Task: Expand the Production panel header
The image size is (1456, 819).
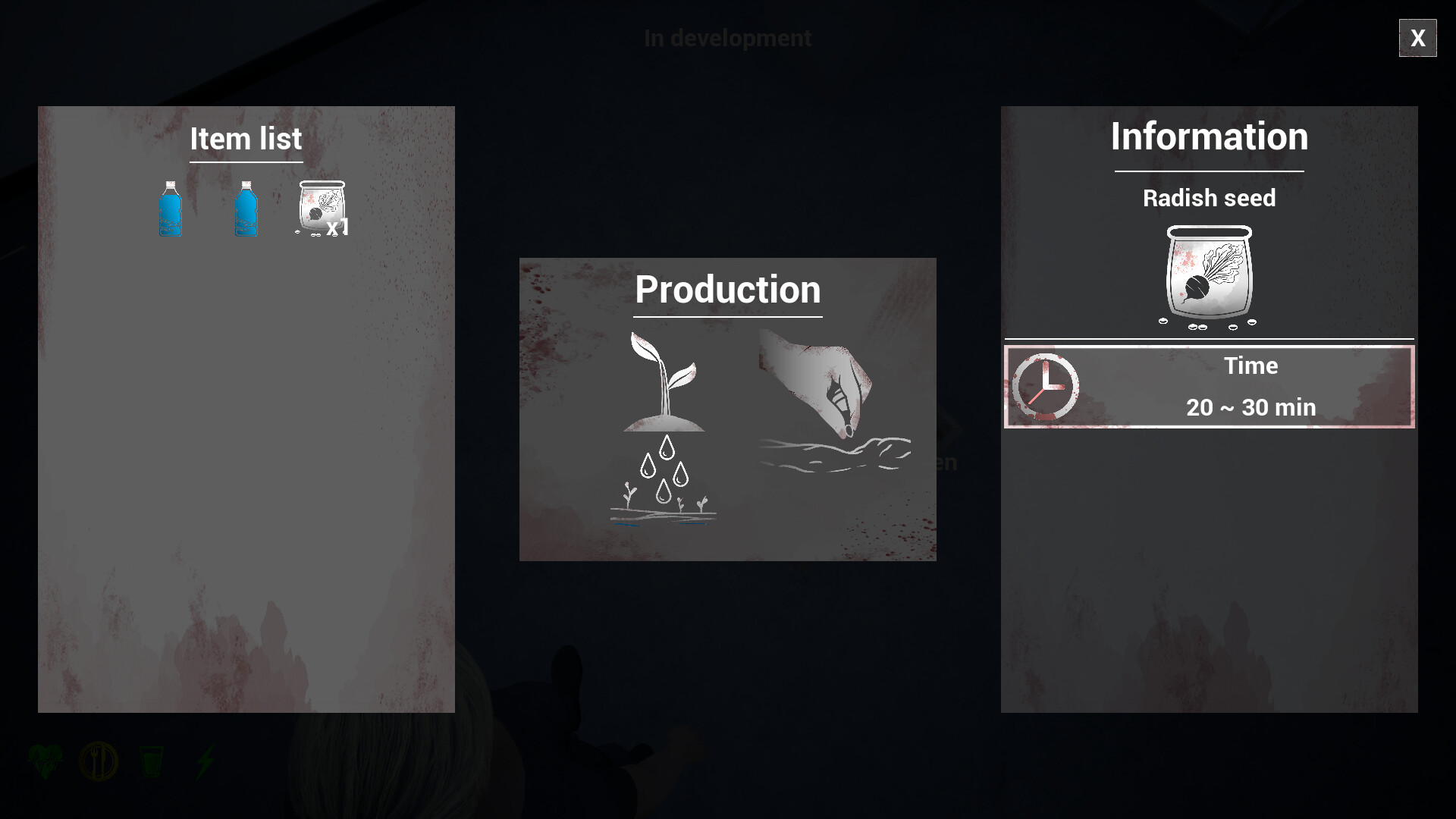Action: coord(727,289)
